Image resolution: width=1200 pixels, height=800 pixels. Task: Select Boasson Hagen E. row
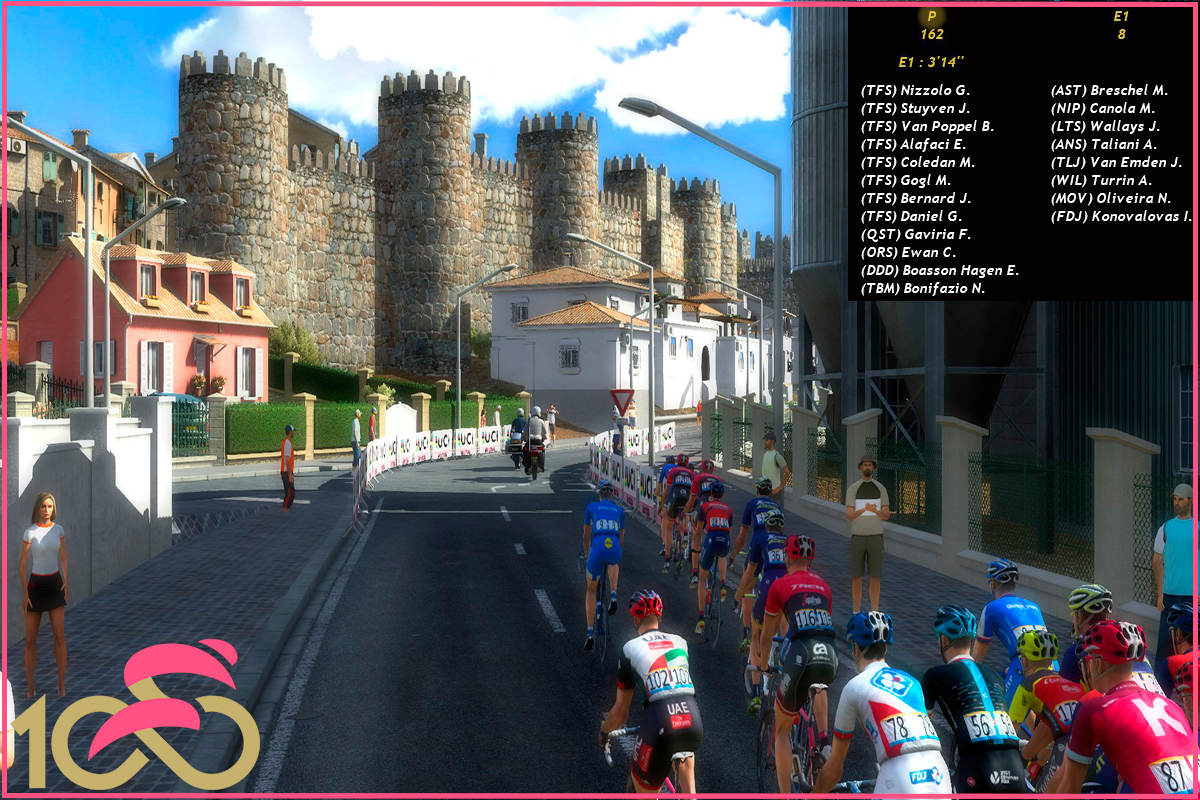click(939, 270)
